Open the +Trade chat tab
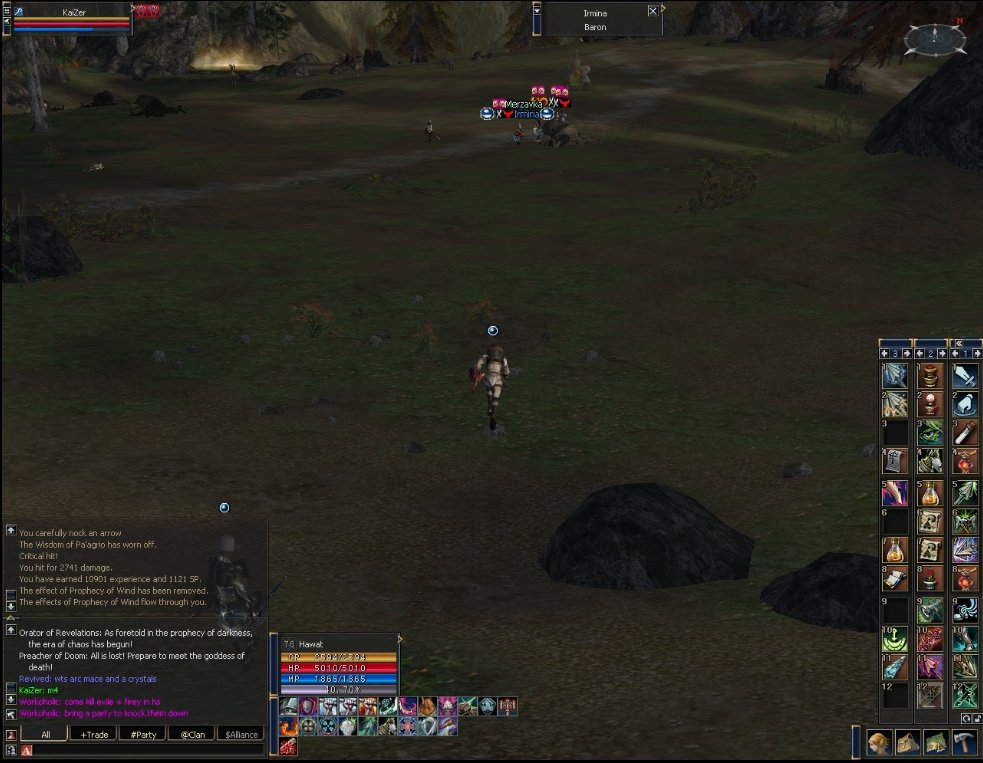The width and height of the screenshot is (983, 763). (x=92, y=734)
